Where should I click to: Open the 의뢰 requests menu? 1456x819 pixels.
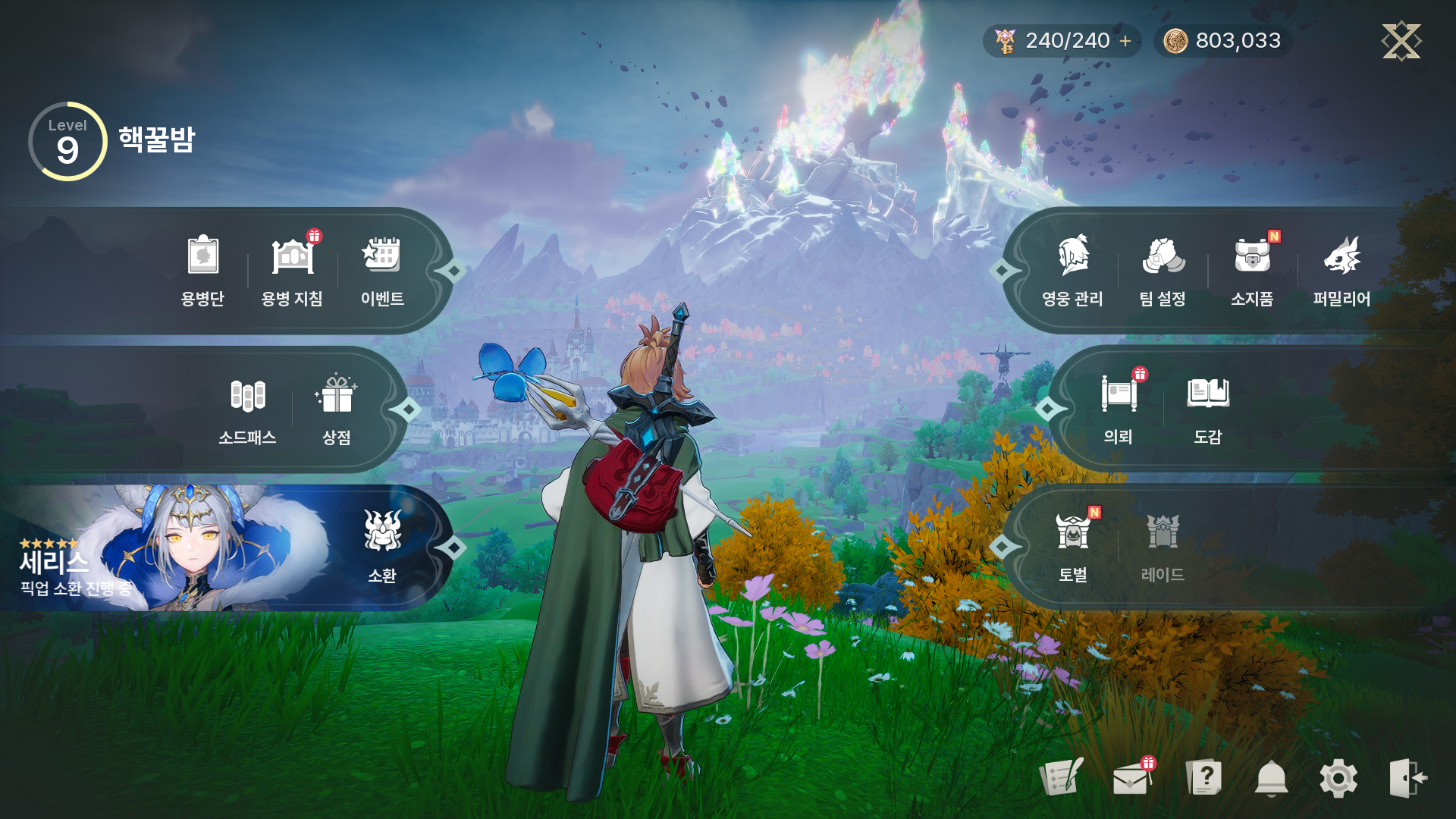click(1119, 409)
